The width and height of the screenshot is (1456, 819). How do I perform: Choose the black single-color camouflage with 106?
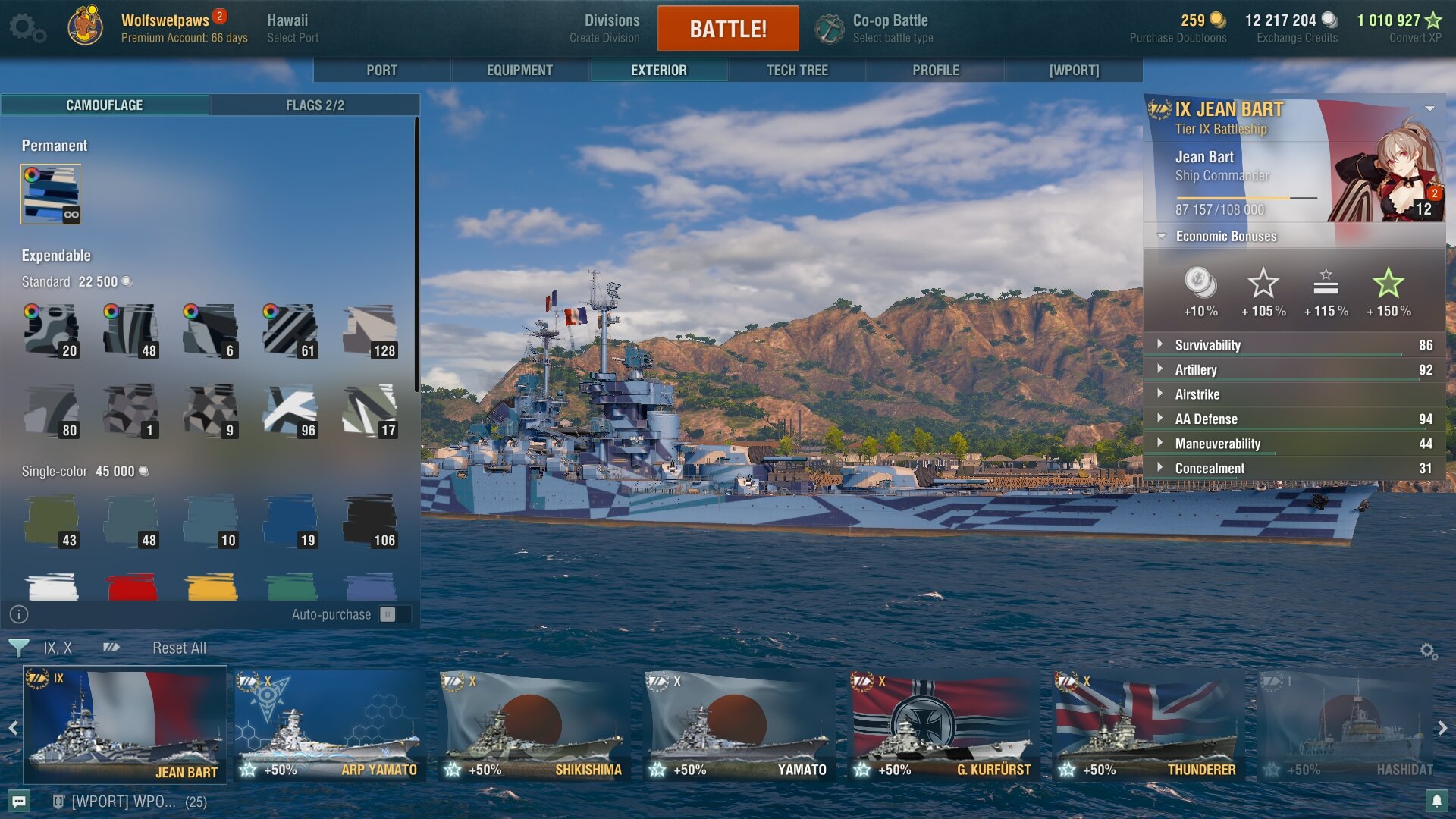click(369, 522)
